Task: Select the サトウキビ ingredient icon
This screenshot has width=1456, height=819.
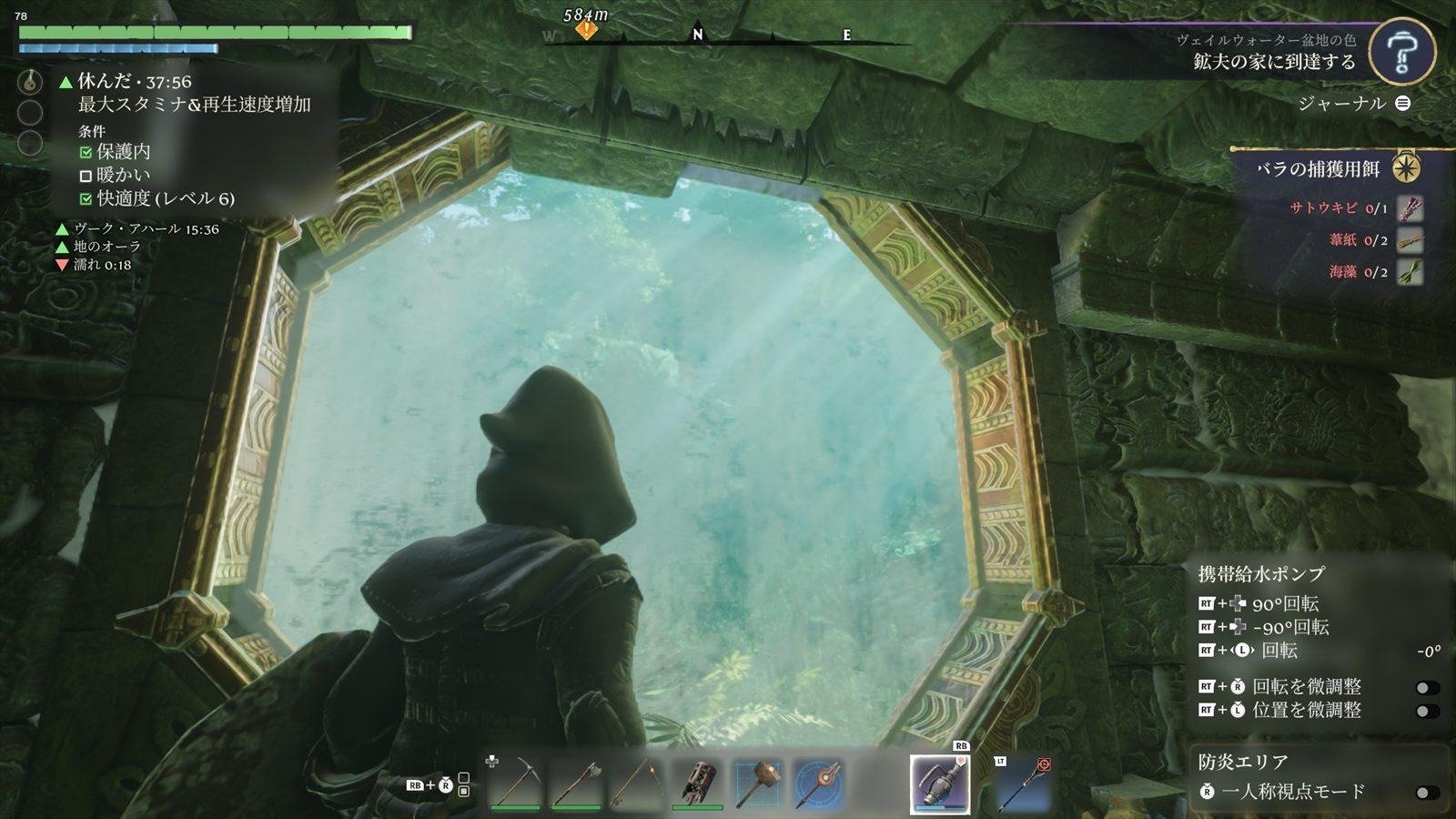Action: (x=1410, y=208)
